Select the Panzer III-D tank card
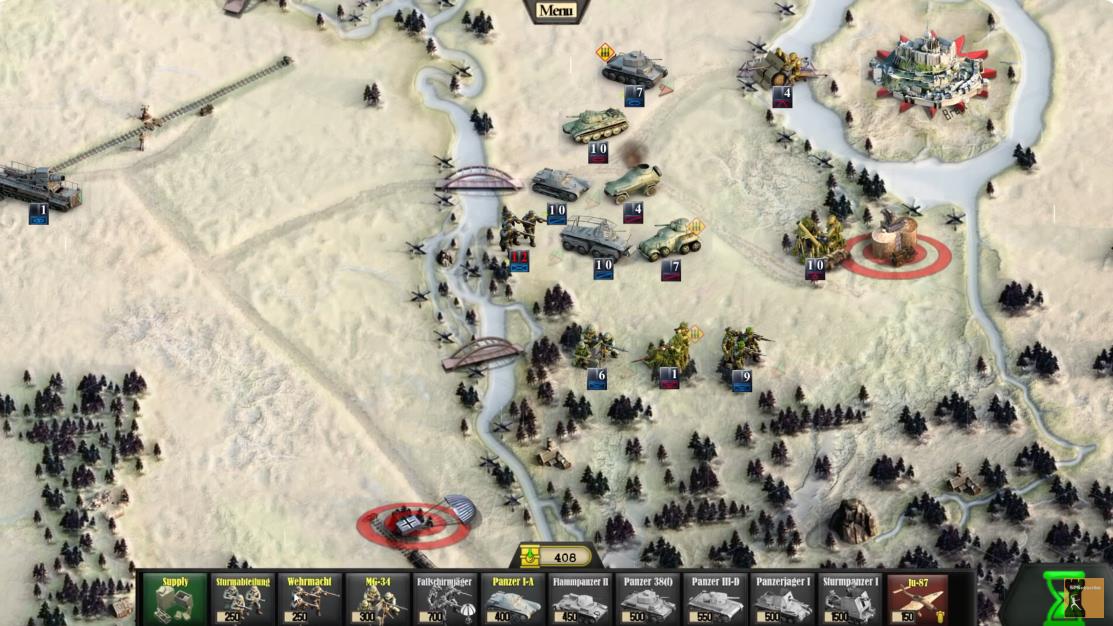This screenshot has height=626, width=1113. pyautogui.click(x=715, y=599)
